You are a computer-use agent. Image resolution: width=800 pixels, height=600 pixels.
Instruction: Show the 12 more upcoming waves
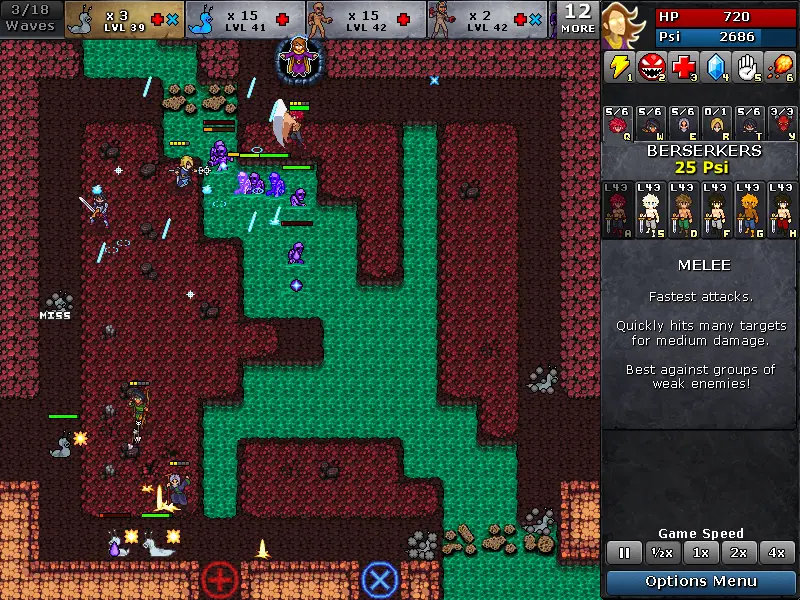578,19
